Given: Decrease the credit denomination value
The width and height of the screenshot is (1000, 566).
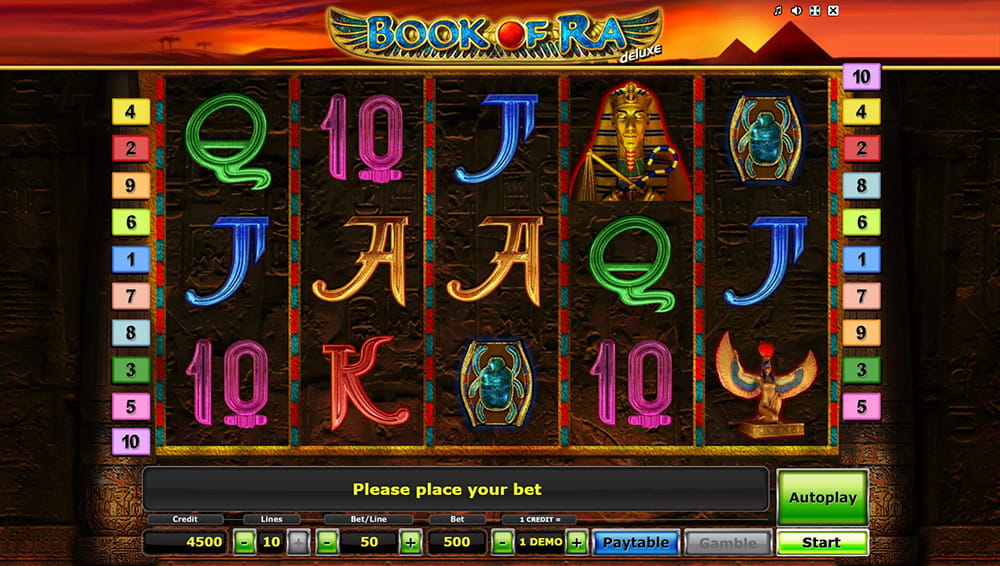Looking at the screenshot, I should pos(502,543).
